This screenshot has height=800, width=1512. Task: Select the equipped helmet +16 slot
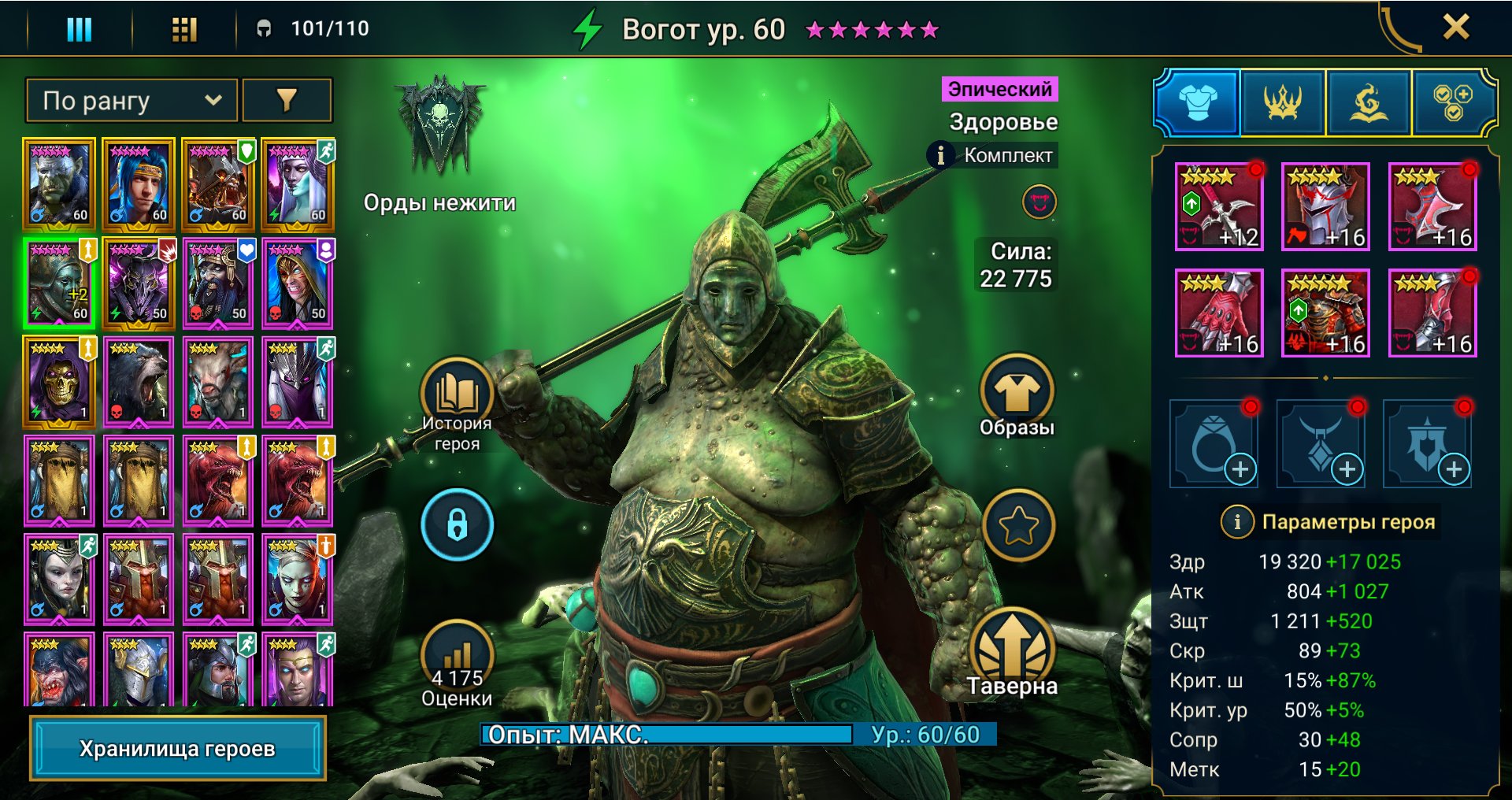(x=1325, y=206)
